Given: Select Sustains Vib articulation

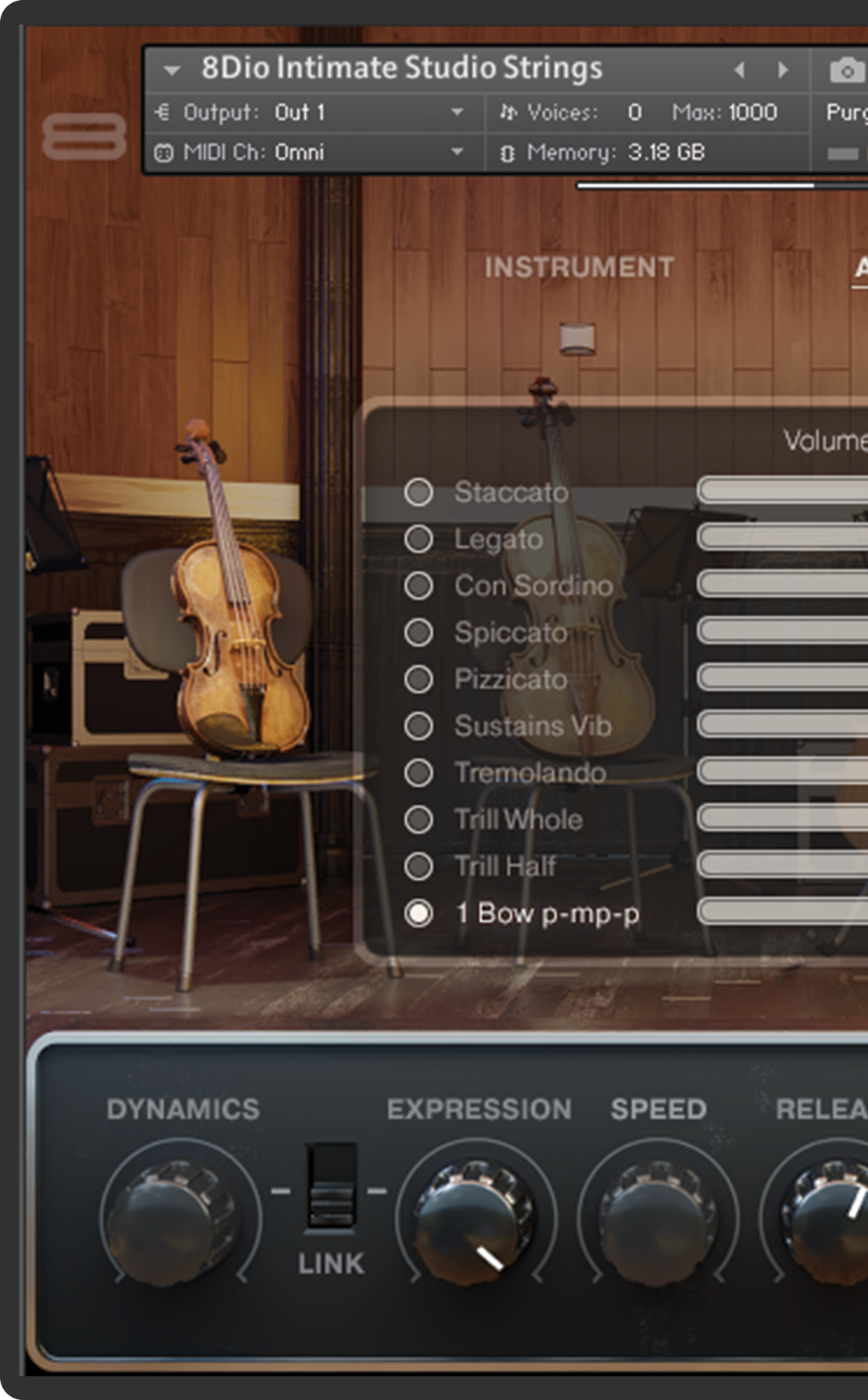Looking at the screenshot, I should coord(418,726).
